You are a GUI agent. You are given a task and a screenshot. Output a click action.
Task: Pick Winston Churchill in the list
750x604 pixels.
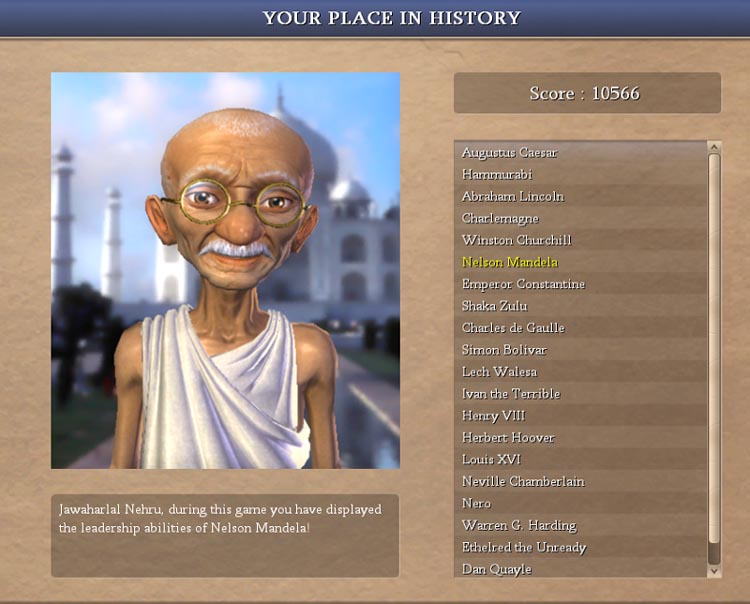pyautogui.click(x=516, y=240)
